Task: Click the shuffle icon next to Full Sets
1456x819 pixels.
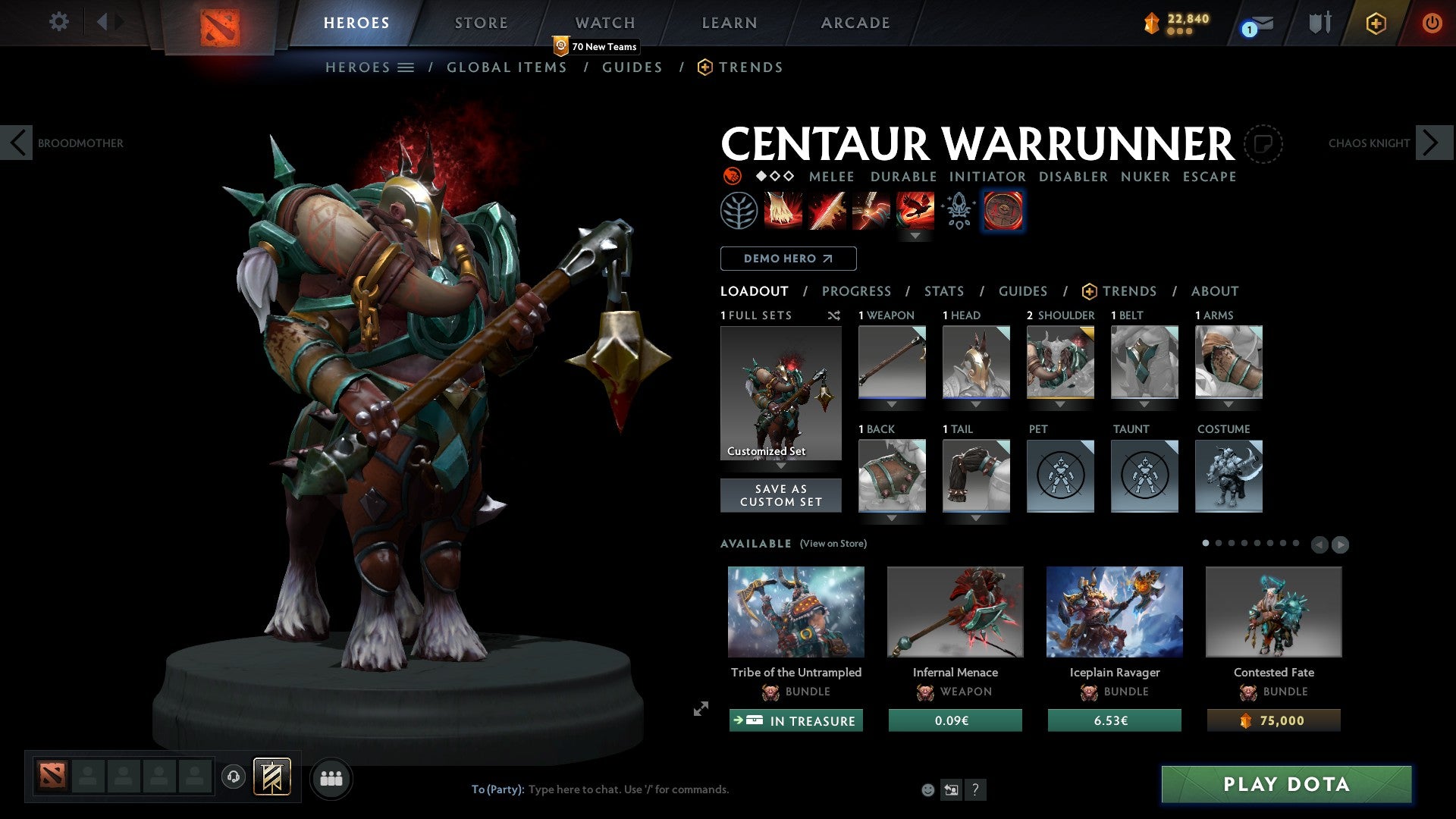Action: click(834, 315)
